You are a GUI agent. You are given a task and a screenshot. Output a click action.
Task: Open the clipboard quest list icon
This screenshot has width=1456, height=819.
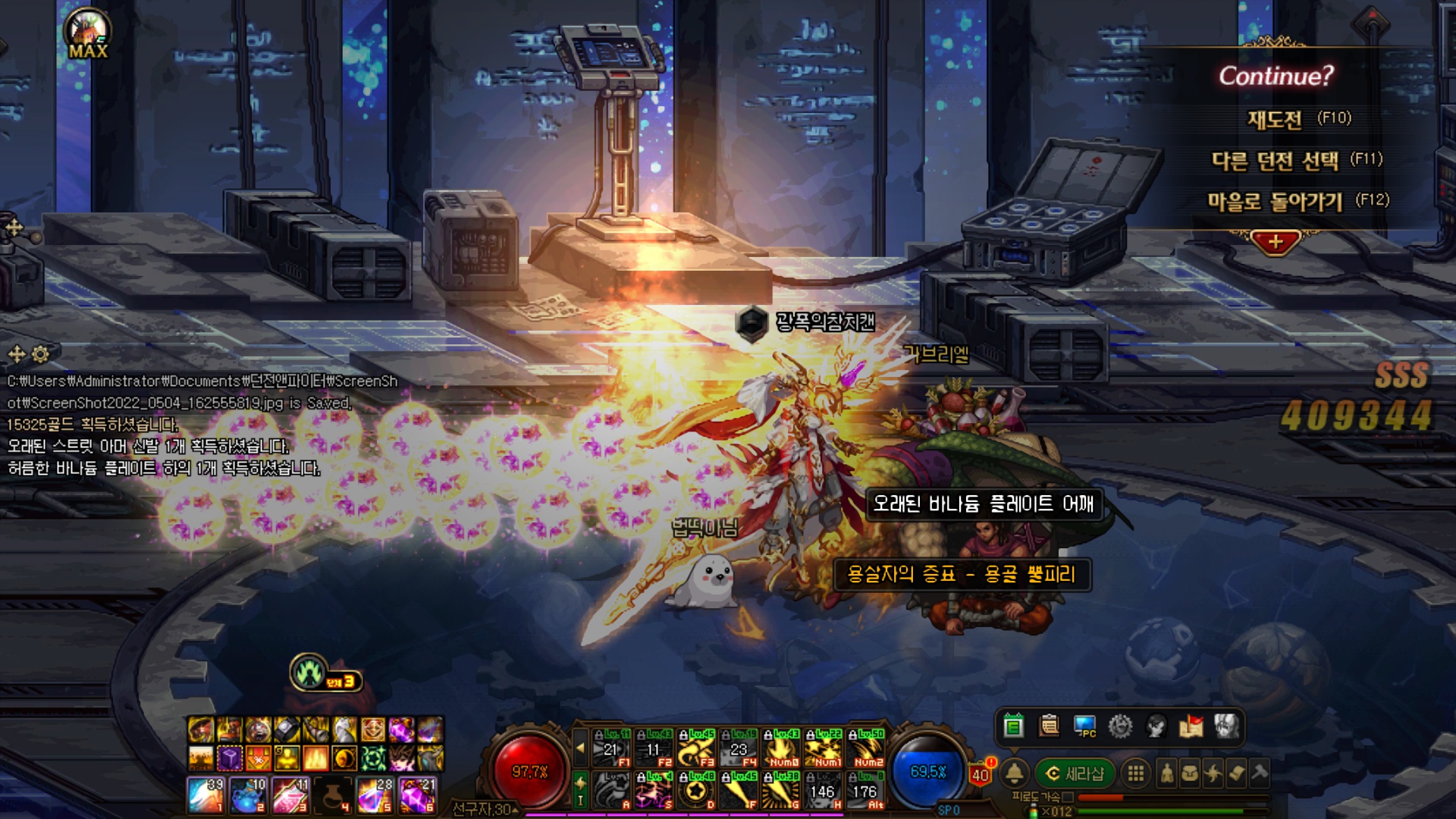pos(1050,726)
